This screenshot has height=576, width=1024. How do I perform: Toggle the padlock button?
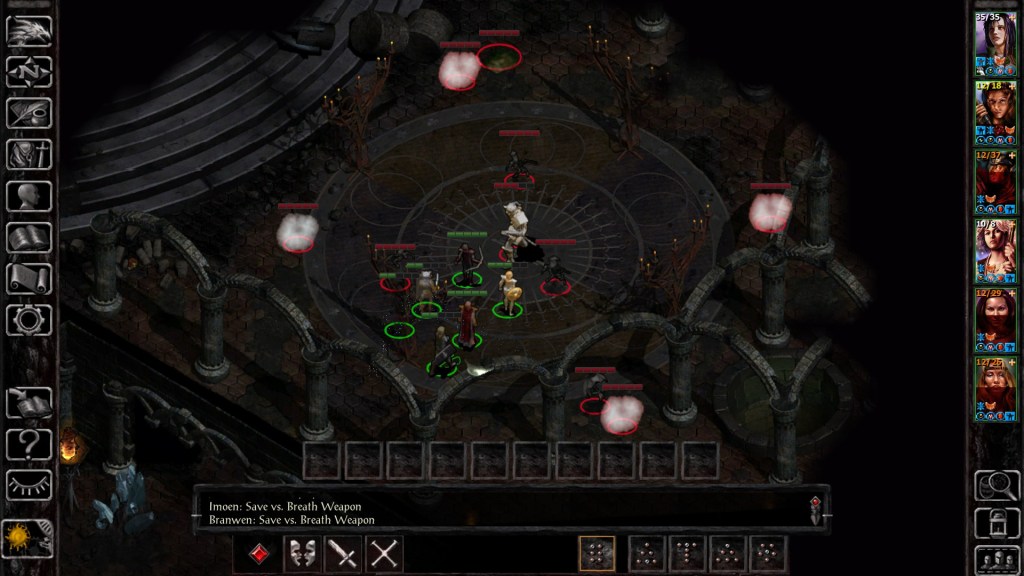995,521
